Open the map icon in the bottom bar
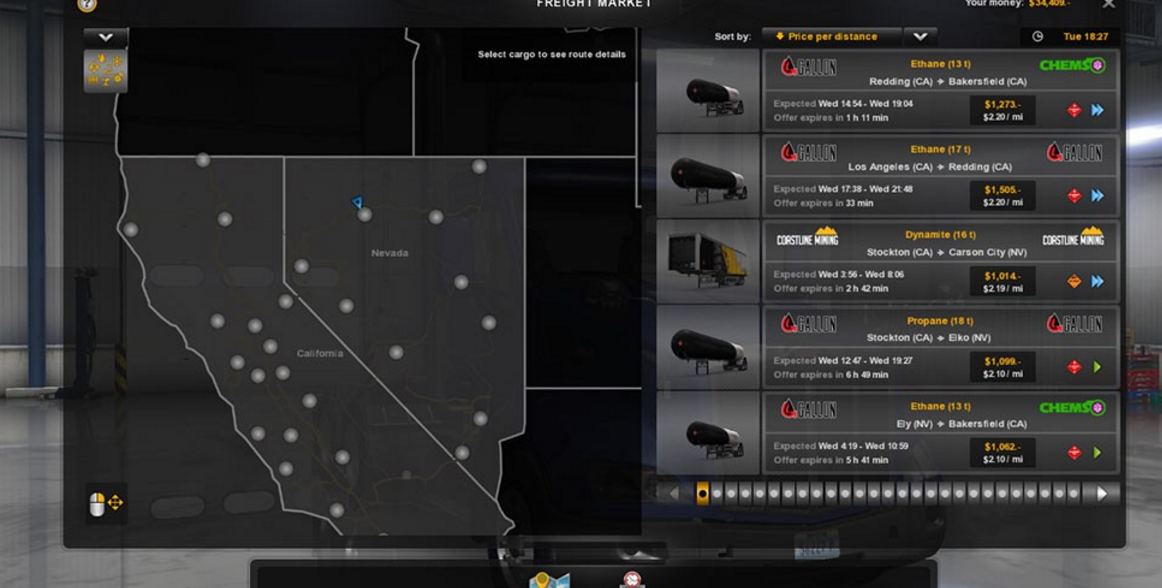Image resolution: width=1162 pixels, height=588 pixels. (549, 580)
